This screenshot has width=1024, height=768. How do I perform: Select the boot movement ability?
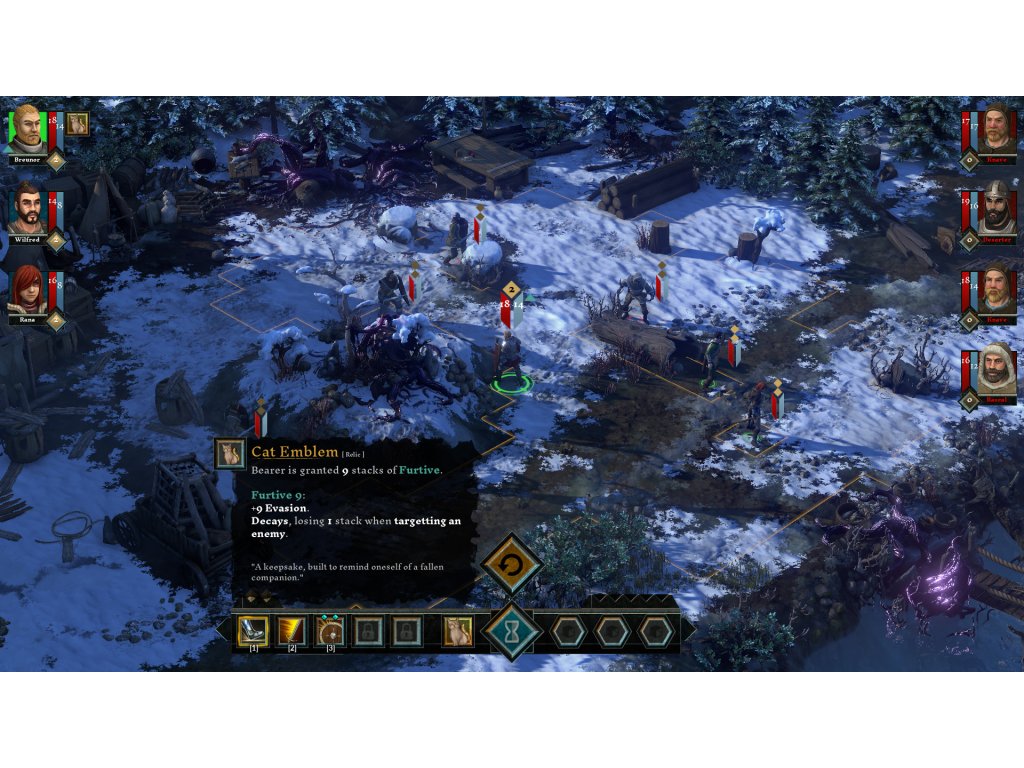[x=250, y=630]
